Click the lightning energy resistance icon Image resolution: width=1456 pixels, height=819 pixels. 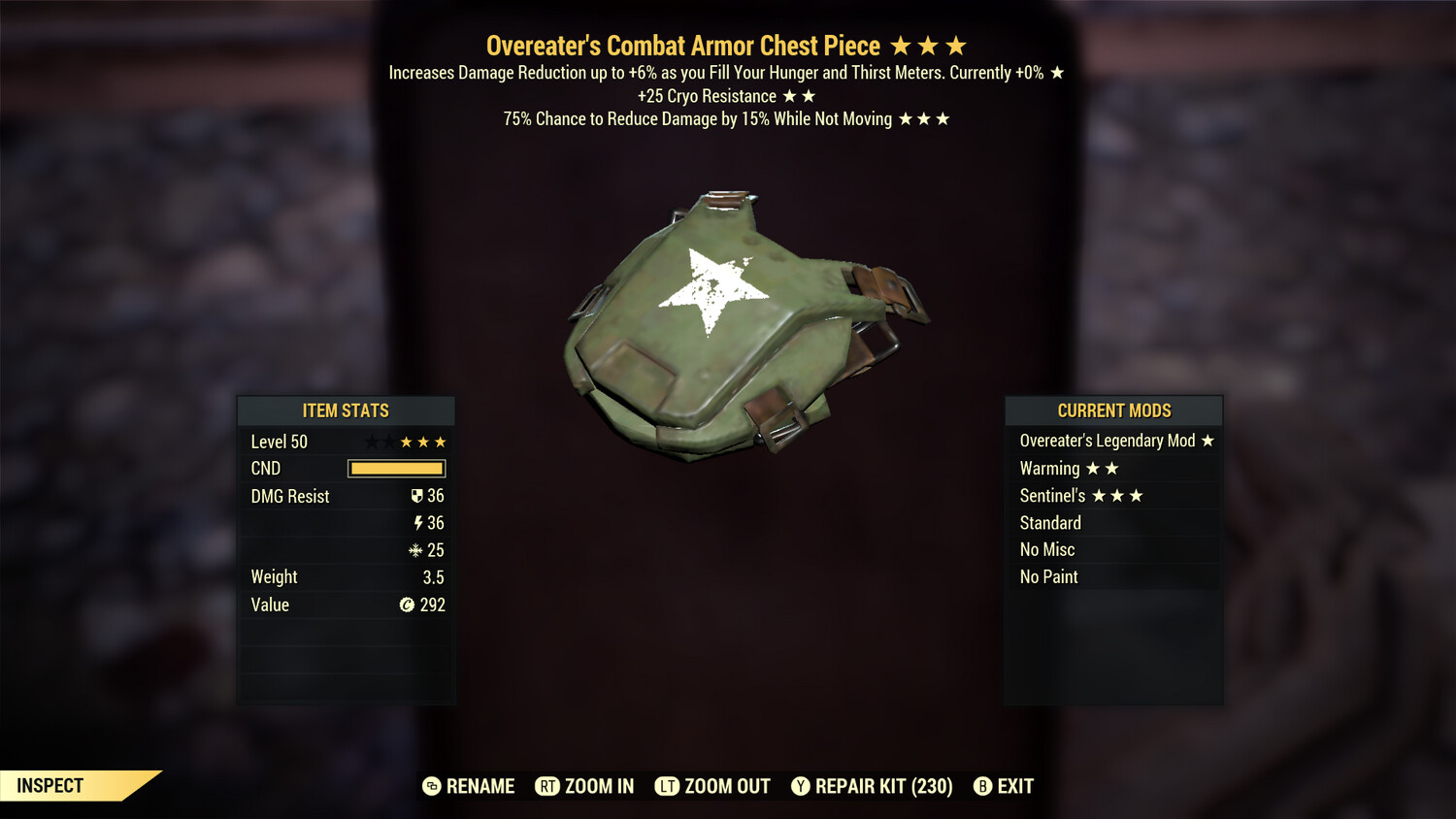click(417, 523)
